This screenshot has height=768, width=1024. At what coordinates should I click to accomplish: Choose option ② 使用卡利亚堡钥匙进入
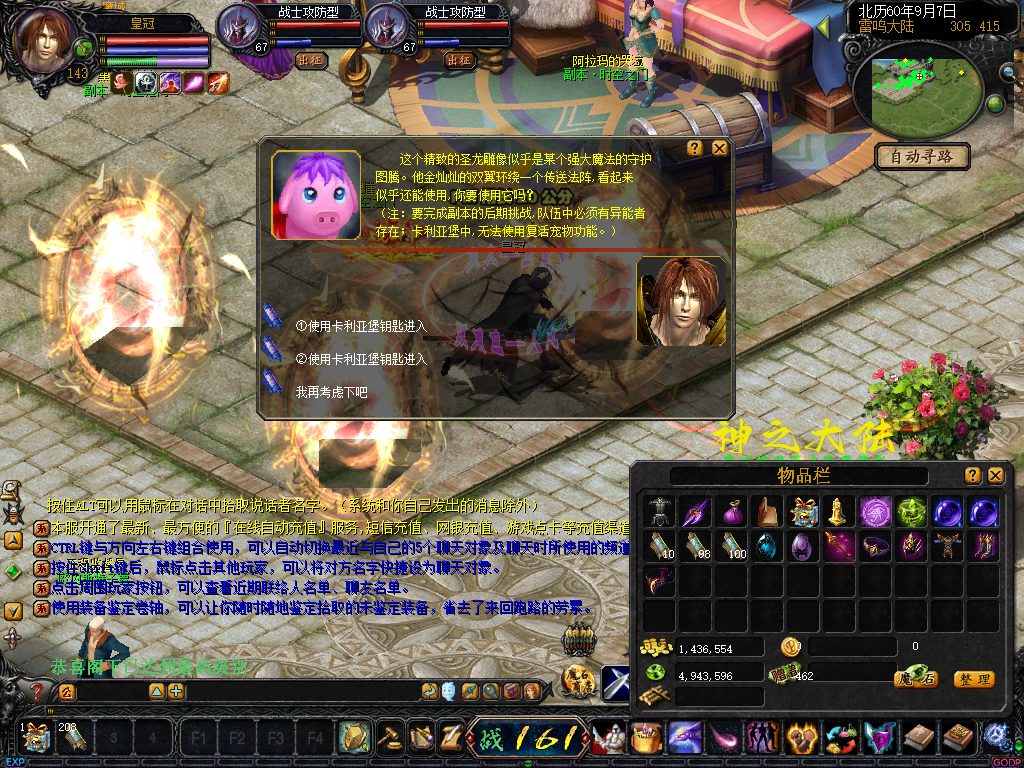pos(361,359)
